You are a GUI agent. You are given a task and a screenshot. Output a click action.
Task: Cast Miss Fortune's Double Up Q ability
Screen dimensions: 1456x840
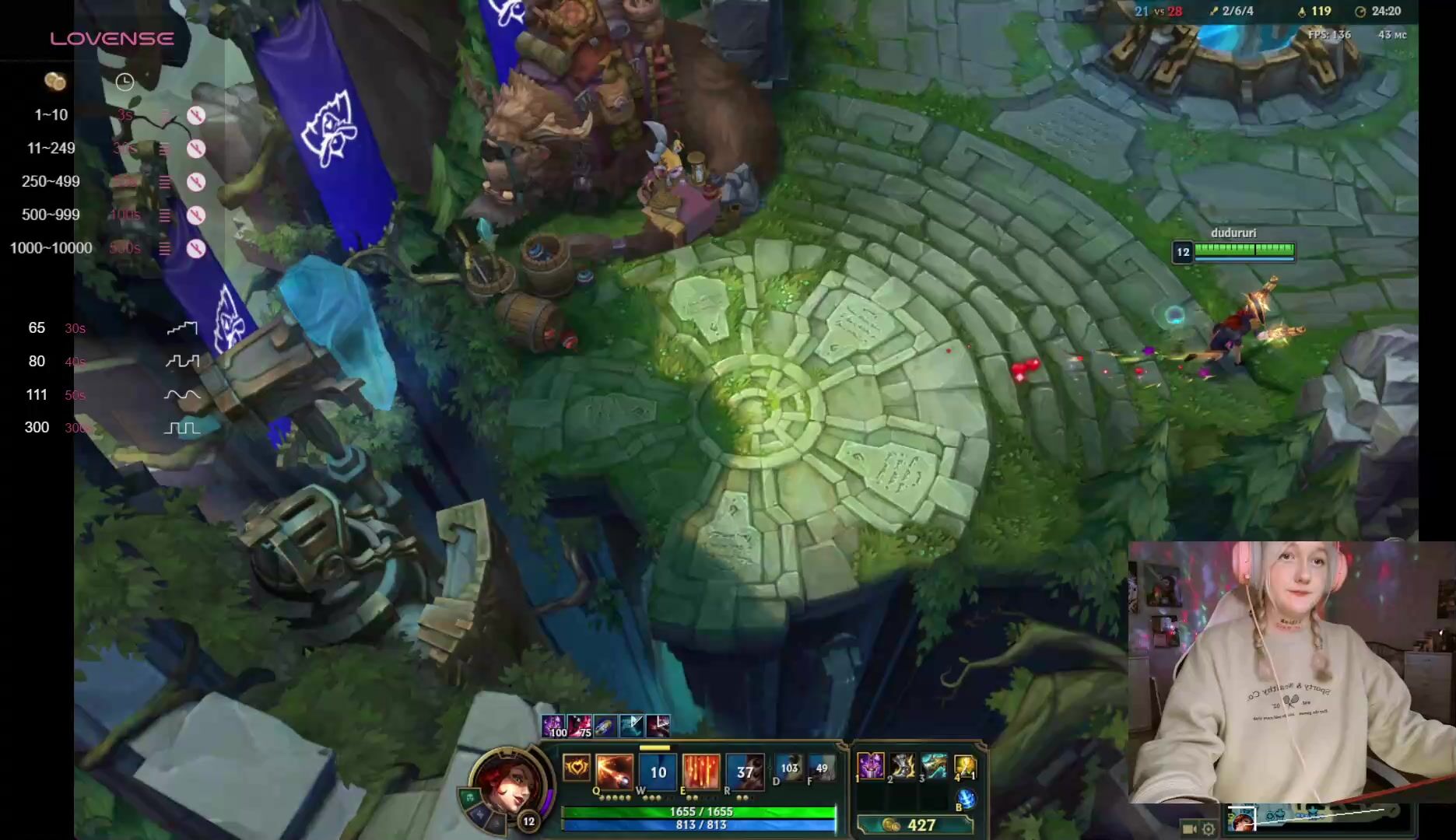coord(614,771)
